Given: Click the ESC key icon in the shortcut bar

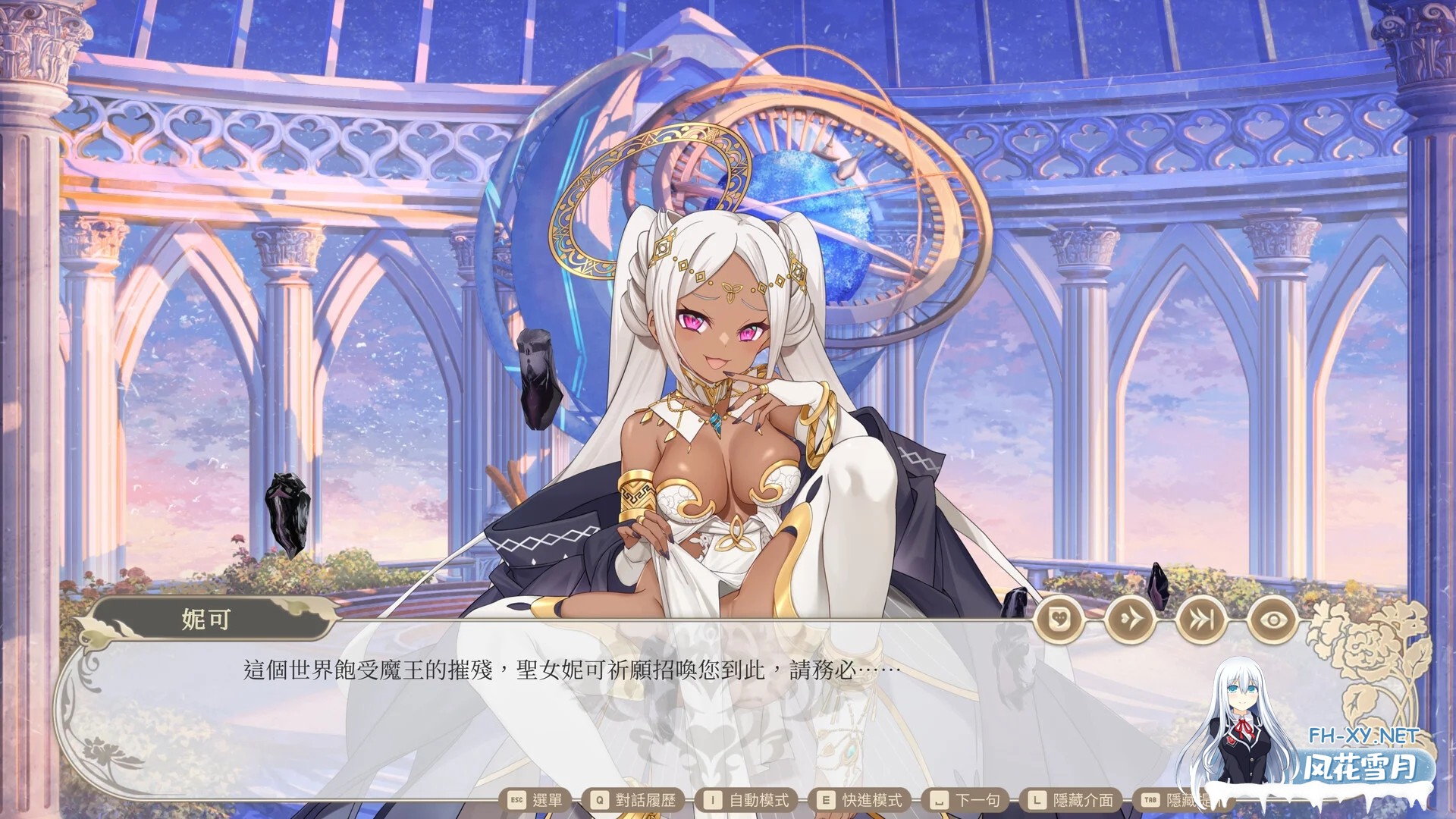Looking at the screenshot, I should point(516,800).
